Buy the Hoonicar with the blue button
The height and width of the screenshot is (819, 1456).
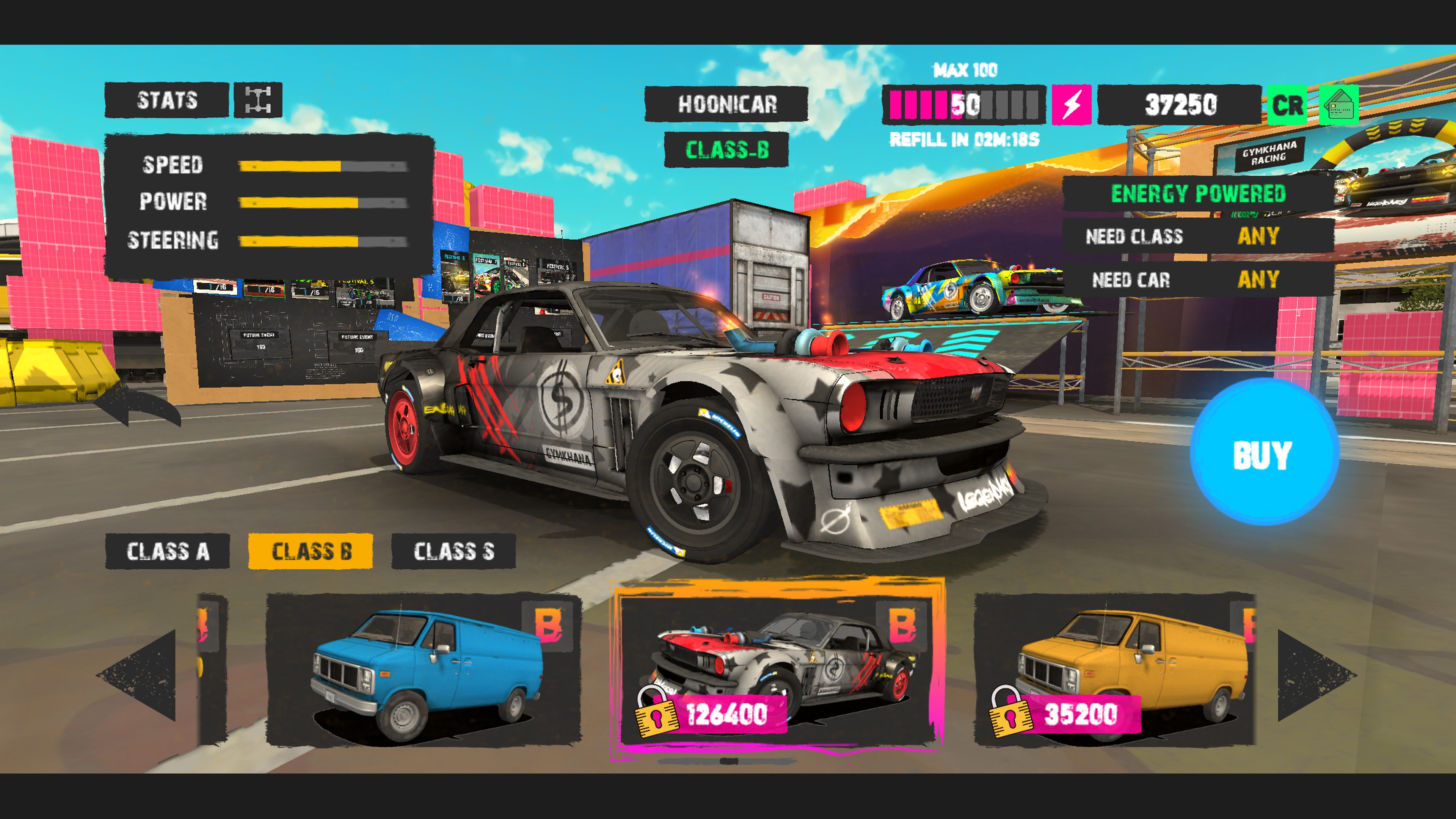click(x=1263, y=453)
